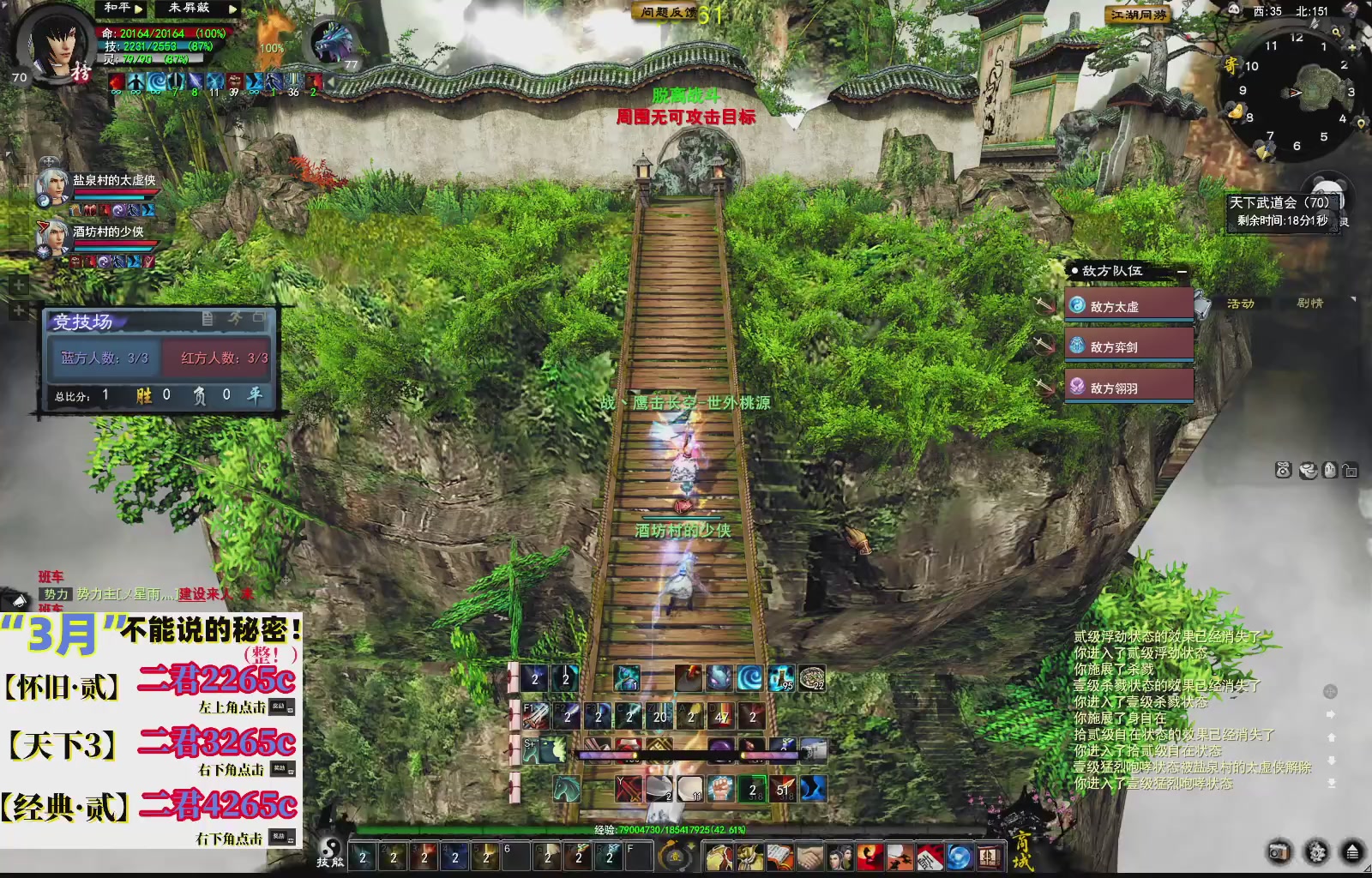The width and height of the screenshot is (1372, 878).
Task: Toggle the horse mount skill on the hotbar
Action: coord(565,788)
